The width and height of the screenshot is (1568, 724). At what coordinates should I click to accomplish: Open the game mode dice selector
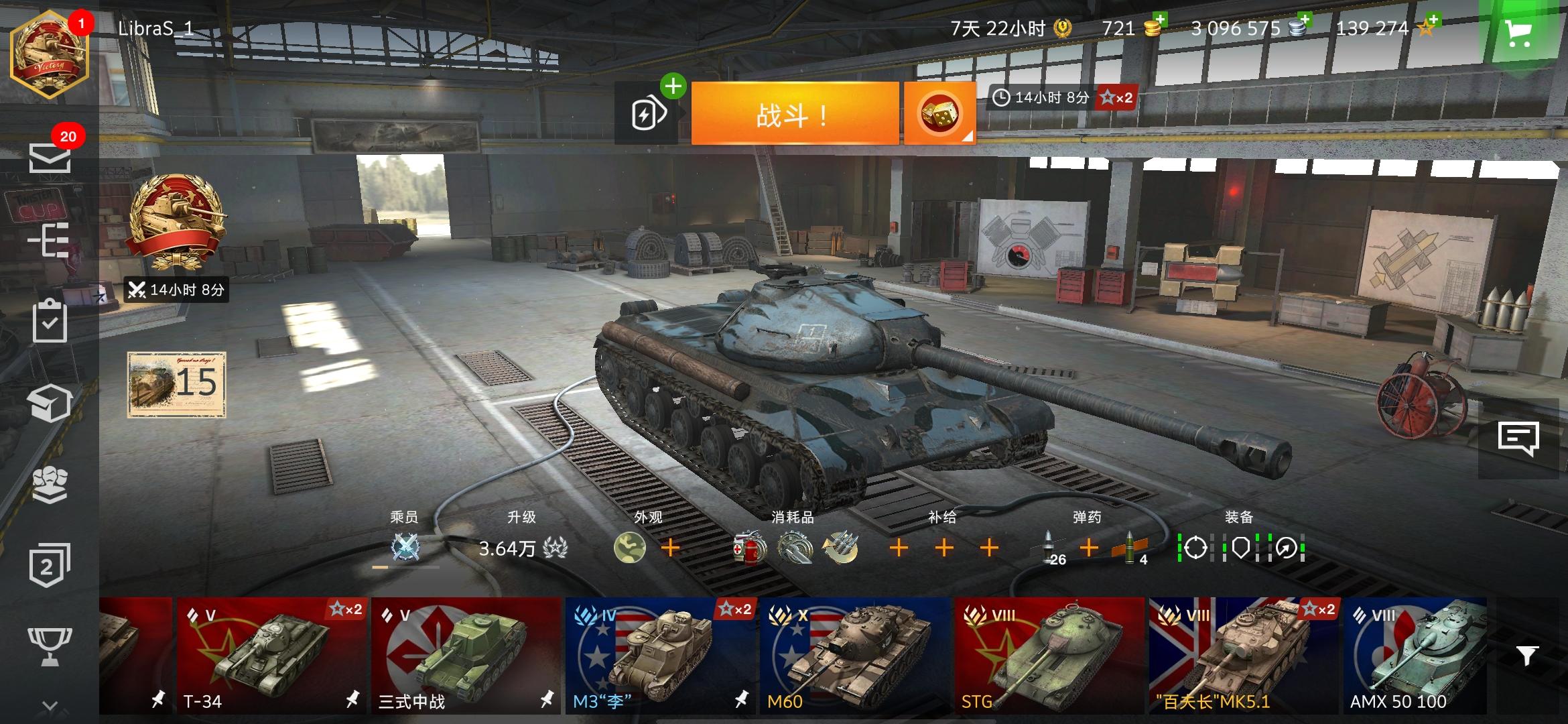point(941,113)
